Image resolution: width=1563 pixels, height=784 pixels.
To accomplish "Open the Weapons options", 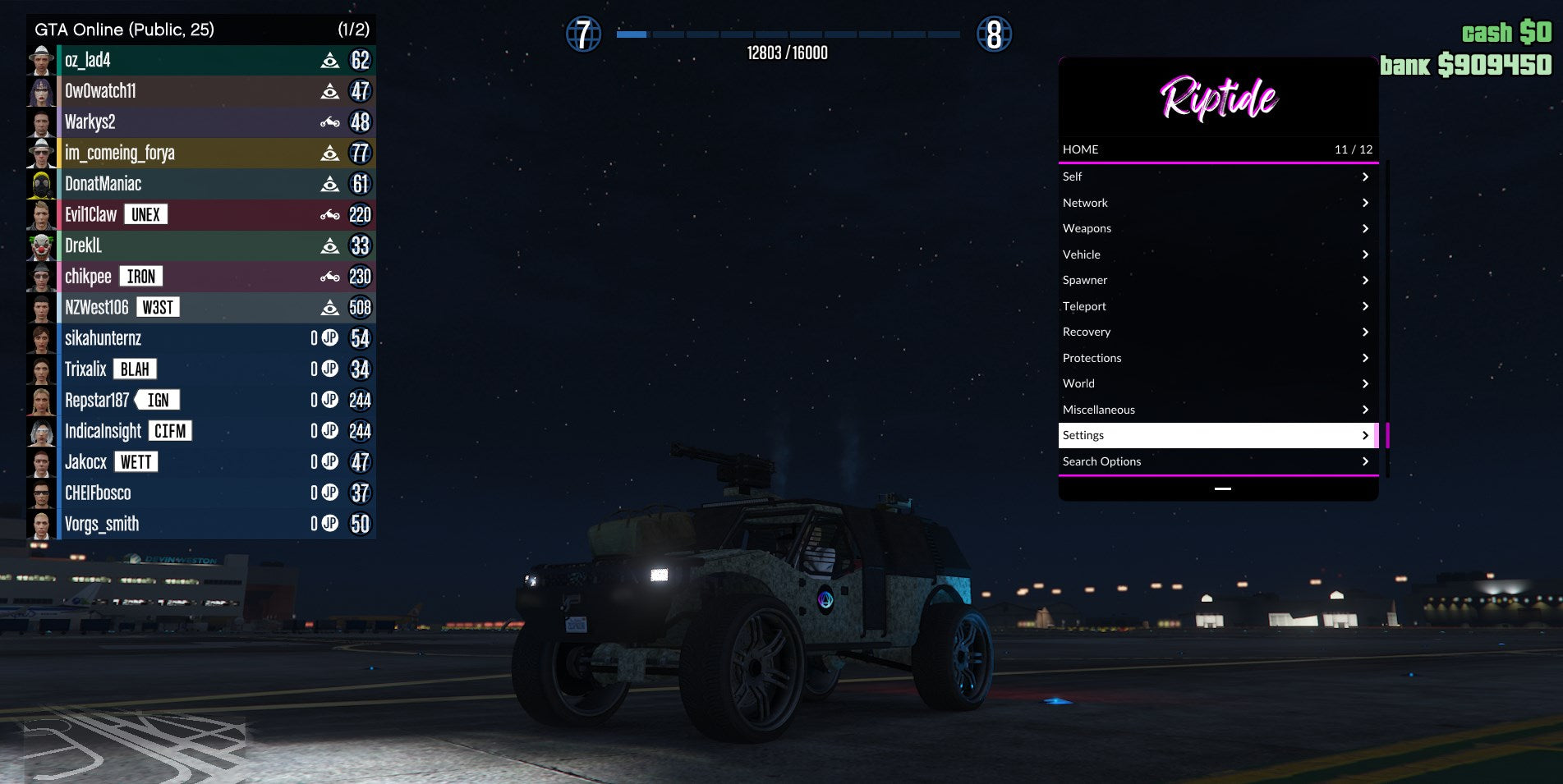I will 1217,228.
